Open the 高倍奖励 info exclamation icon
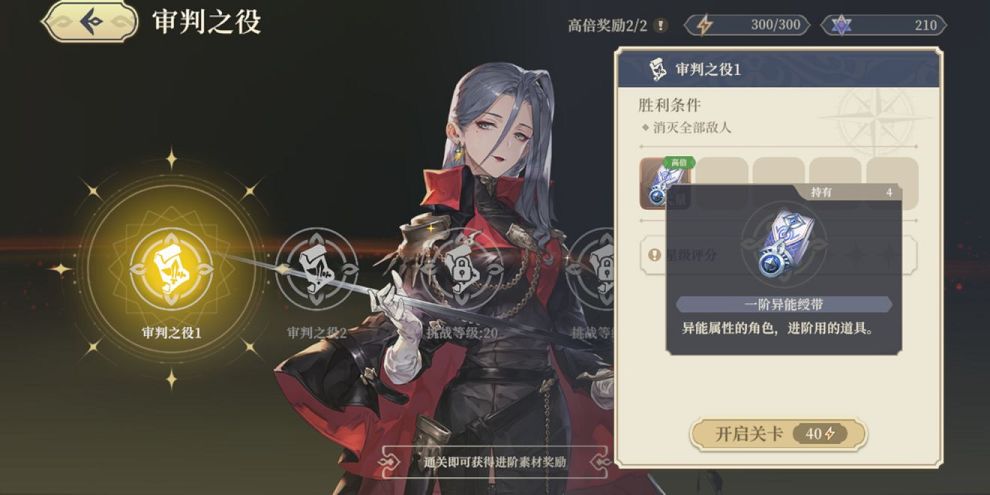The image size is (990, 495). (660, 25)
